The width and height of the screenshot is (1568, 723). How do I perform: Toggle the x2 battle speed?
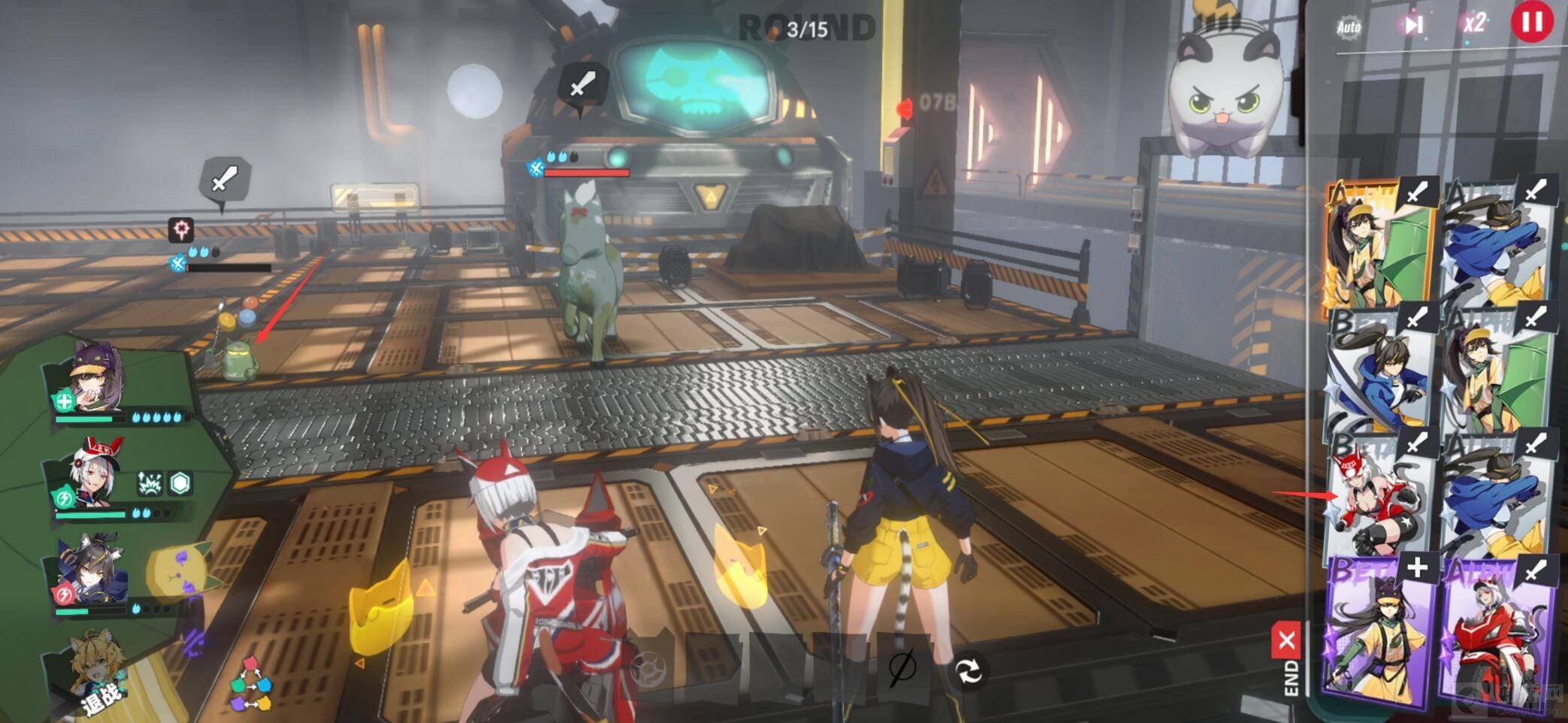pyautogui.click(x=1474, y=24)
